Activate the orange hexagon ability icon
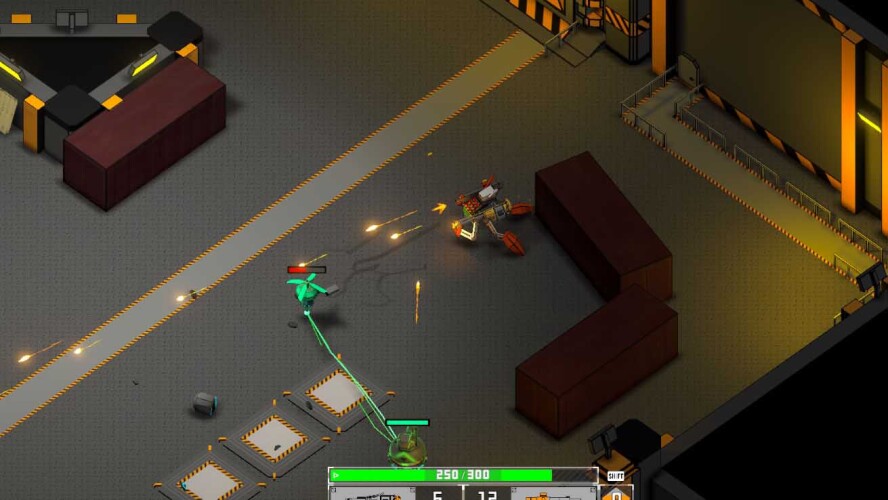The width and height of the screenshot is (888, 500). click(x=616, y=494)
